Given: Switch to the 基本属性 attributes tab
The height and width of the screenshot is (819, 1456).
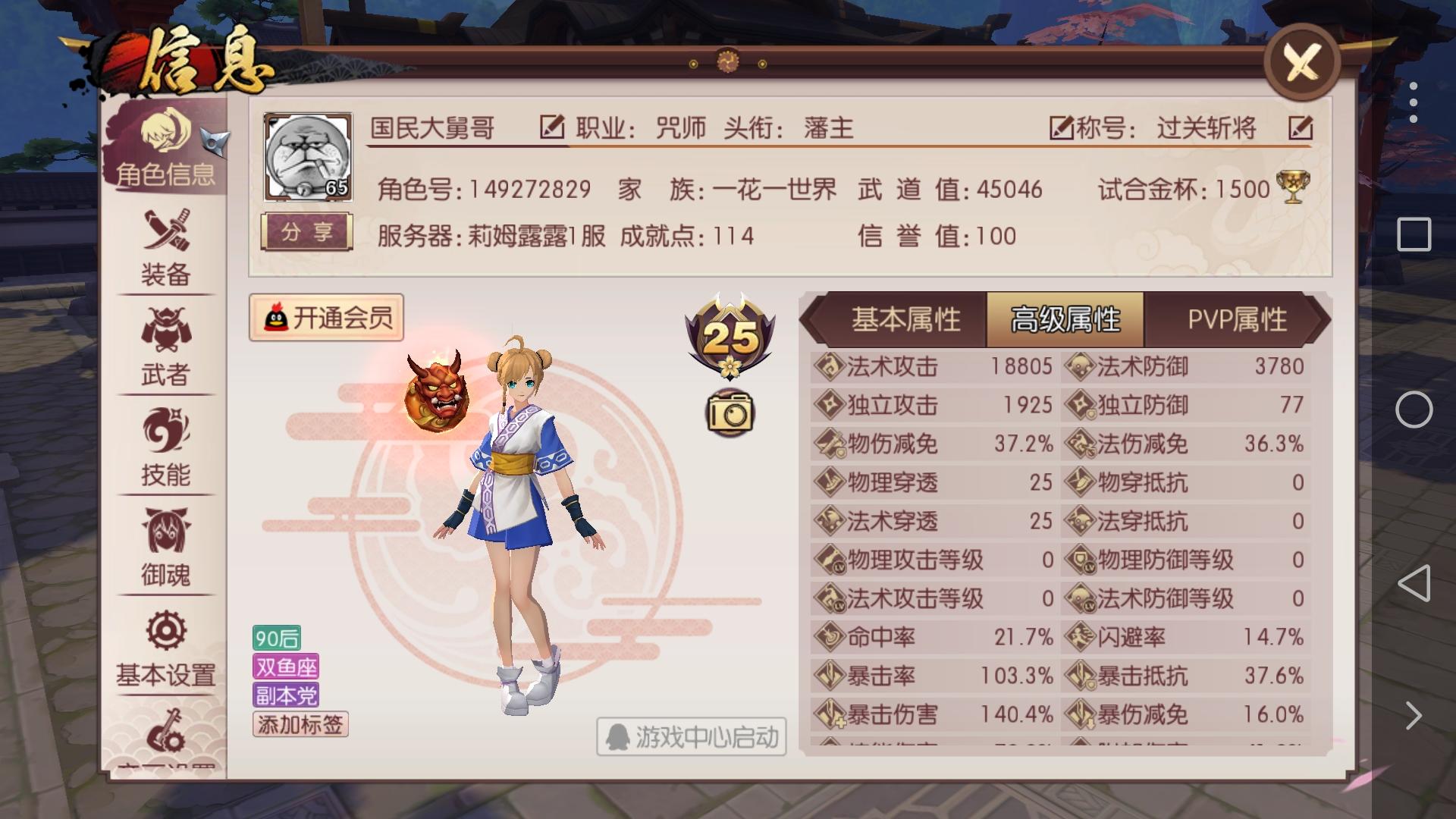Looking at the screenshot, I should point(906,320).
